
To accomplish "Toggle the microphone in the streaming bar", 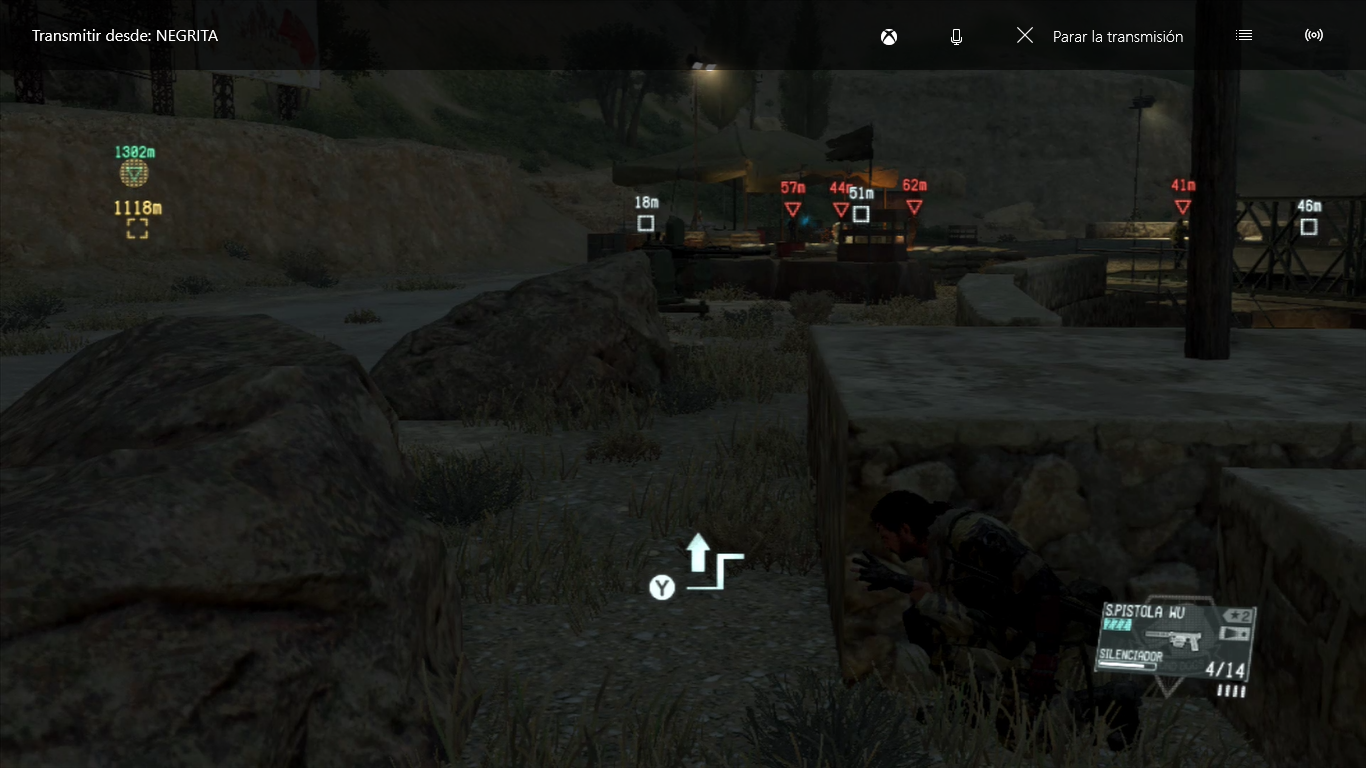I will point(956,36).
